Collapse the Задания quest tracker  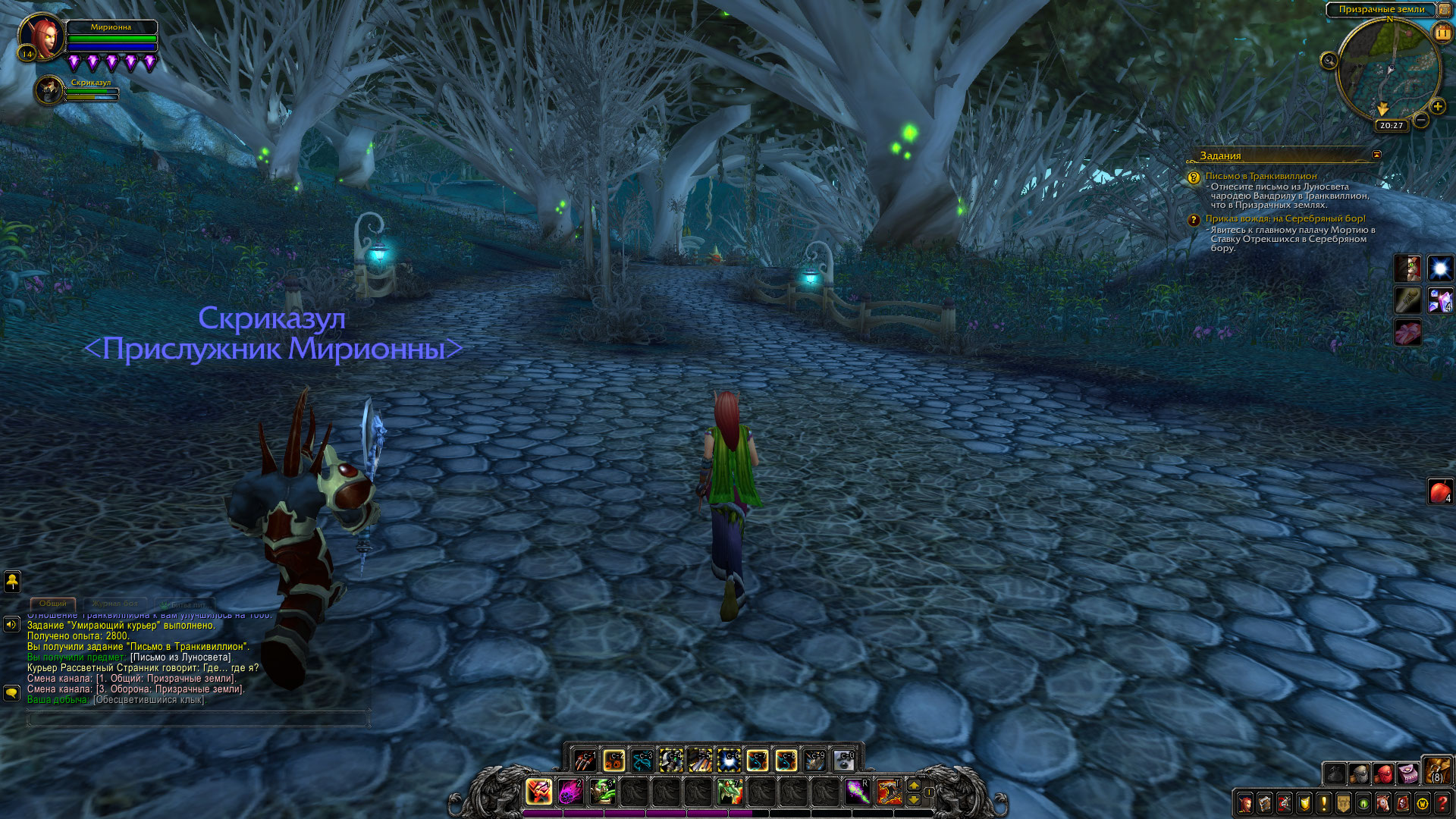click(x=1376, y=155)
